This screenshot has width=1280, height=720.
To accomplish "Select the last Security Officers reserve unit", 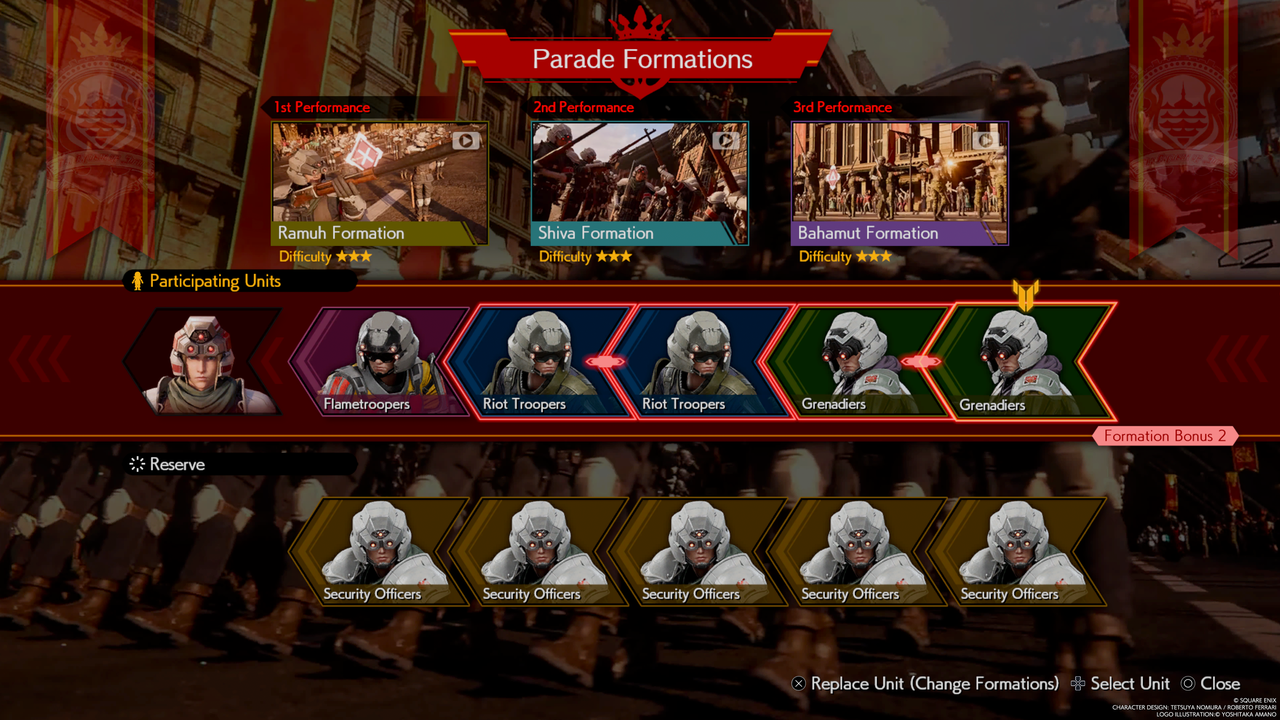I will pos(1020,550).
